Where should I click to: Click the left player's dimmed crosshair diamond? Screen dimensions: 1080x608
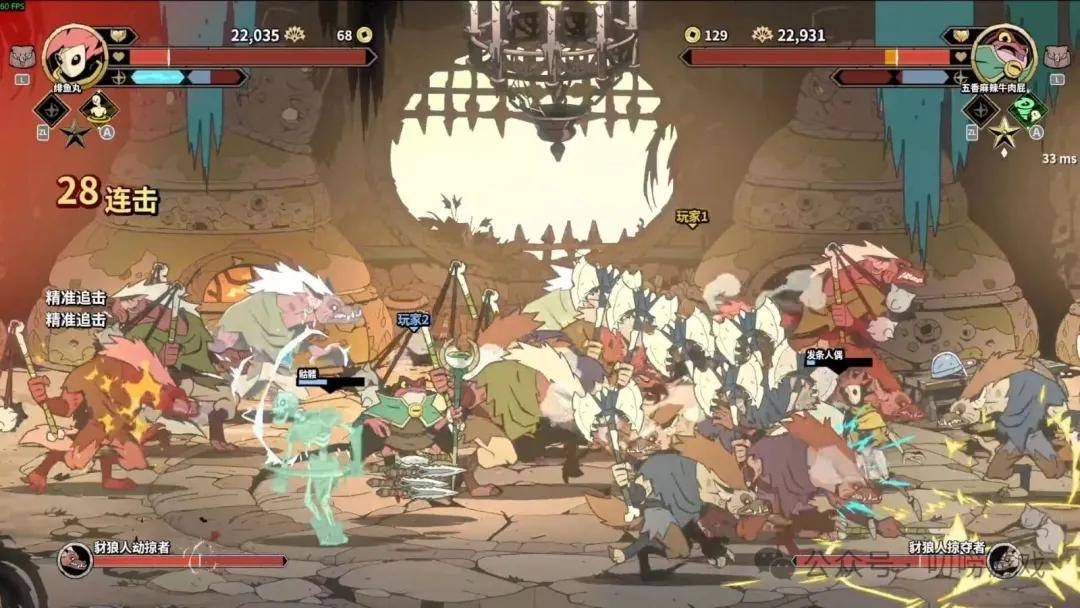click(x=51, y=110)
